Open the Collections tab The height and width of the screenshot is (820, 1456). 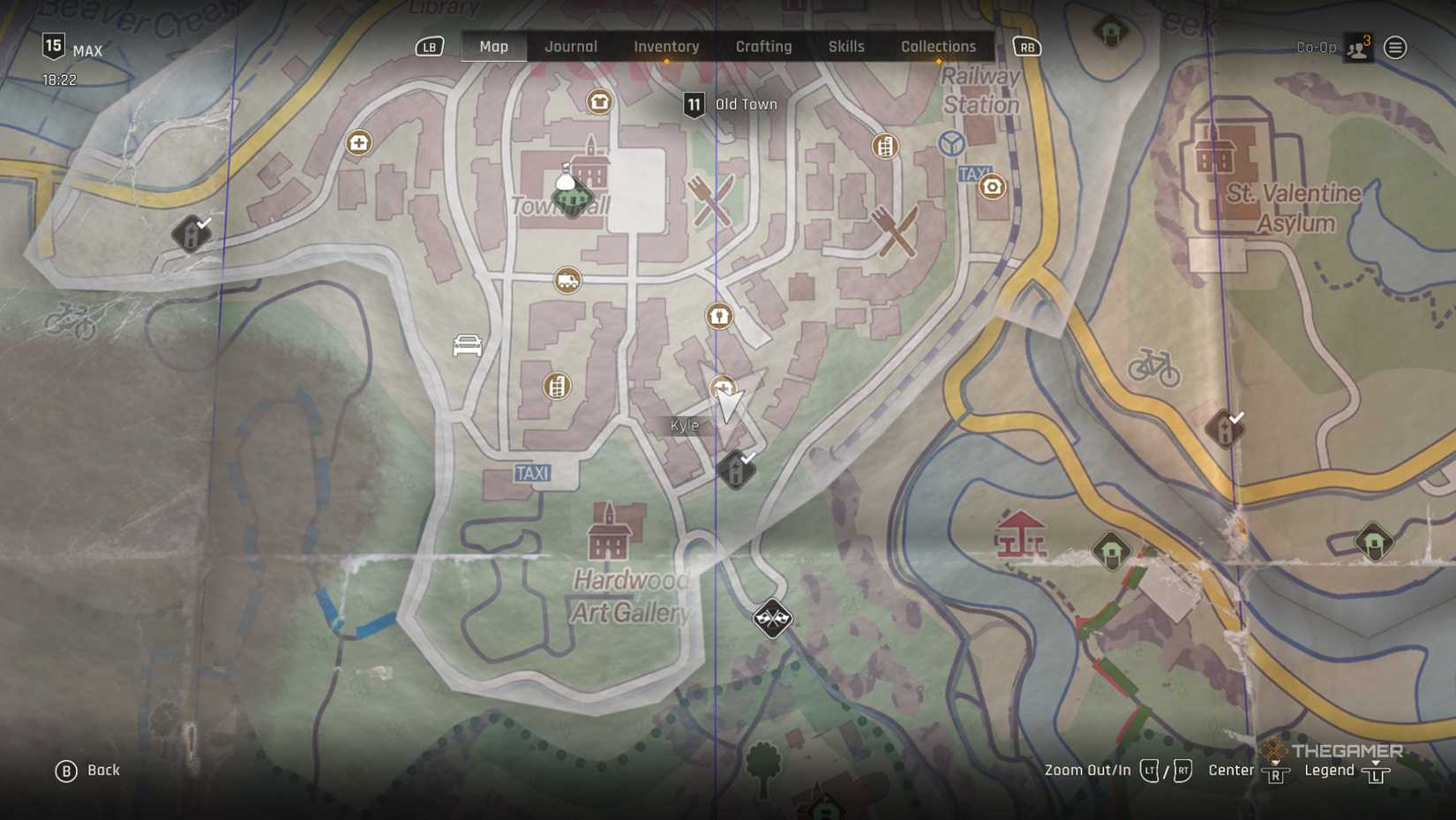tap(938, 47)
